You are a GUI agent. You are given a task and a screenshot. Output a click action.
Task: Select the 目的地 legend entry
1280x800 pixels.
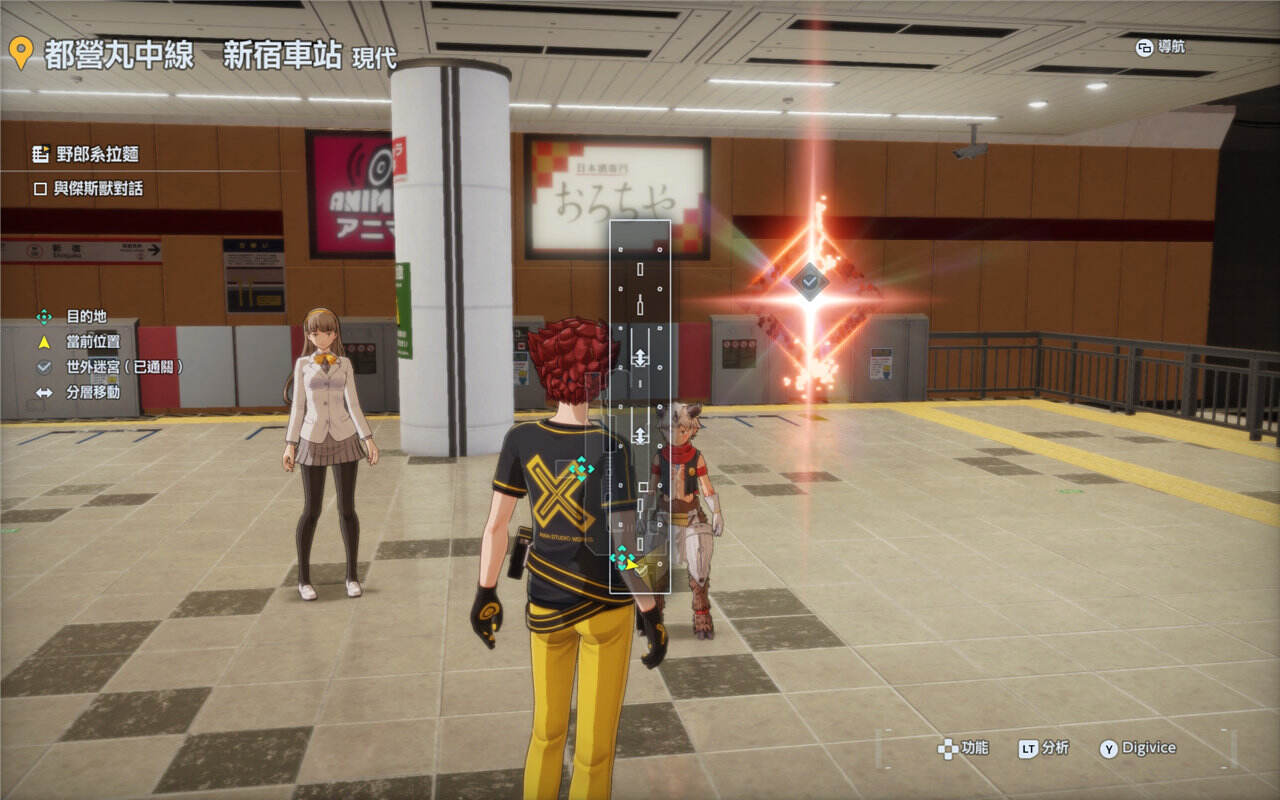(74, 316)
